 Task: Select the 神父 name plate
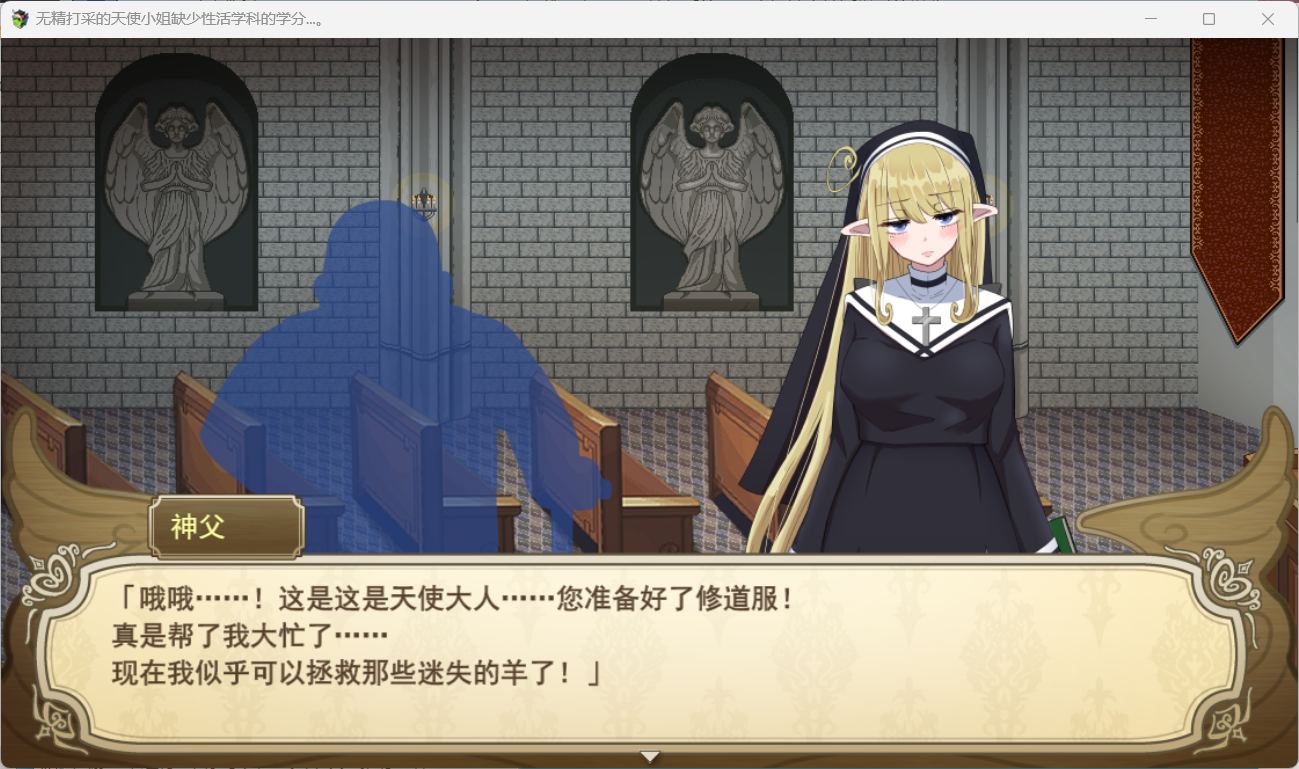click(x=225, y=527)
